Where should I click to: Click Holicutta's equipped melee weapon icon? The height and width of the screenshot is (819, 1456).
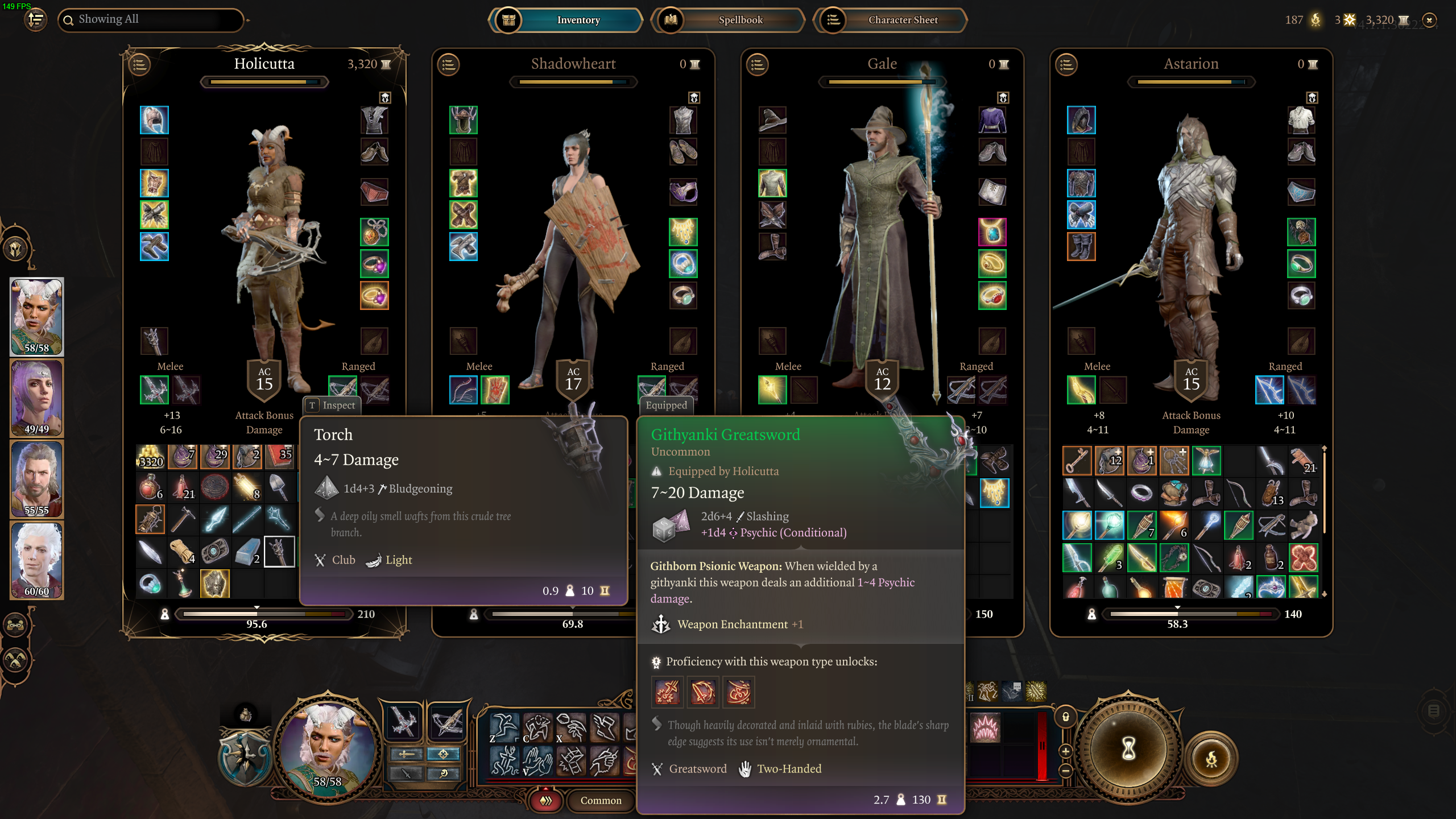[154, 390]
